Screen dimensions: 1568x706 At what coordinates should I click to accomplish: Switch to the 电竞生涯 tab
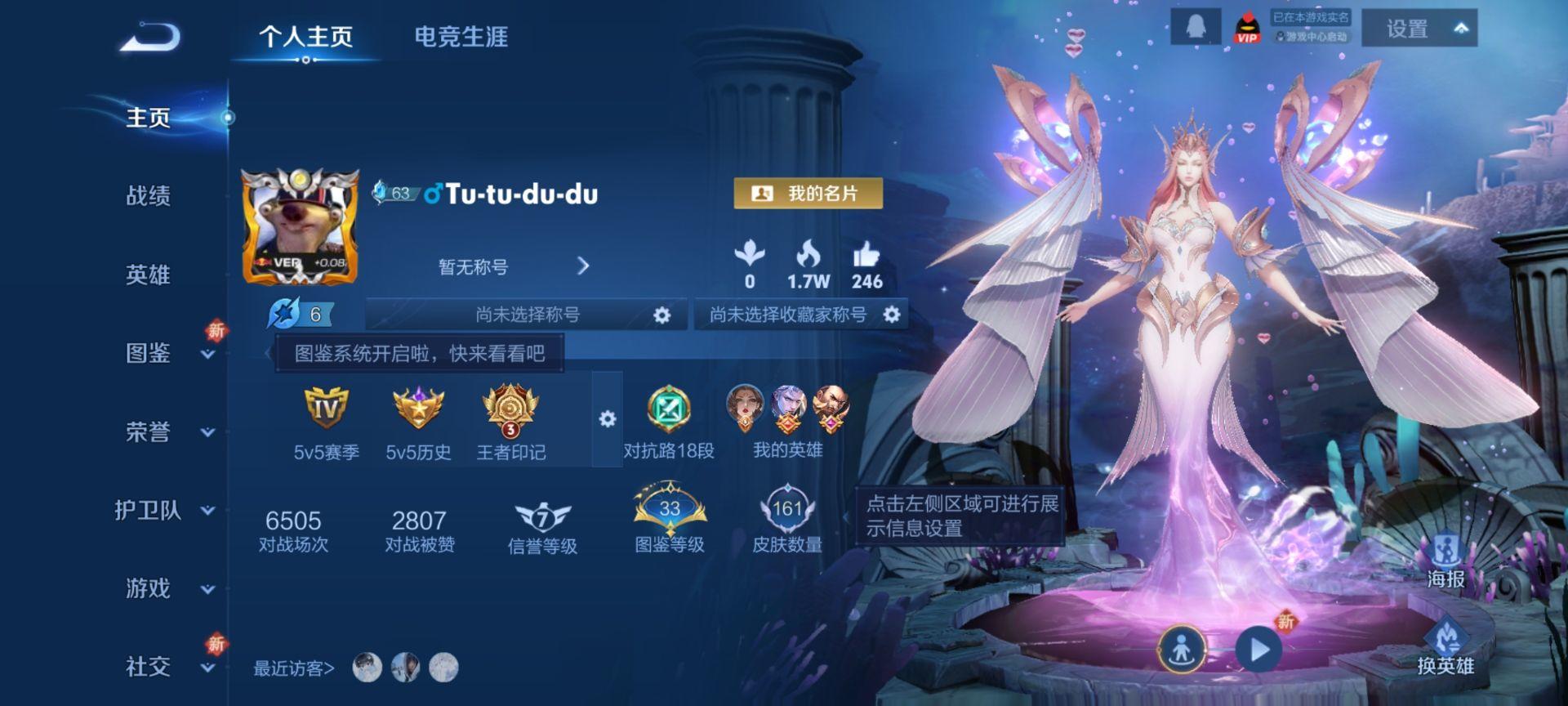coord(460,37)
